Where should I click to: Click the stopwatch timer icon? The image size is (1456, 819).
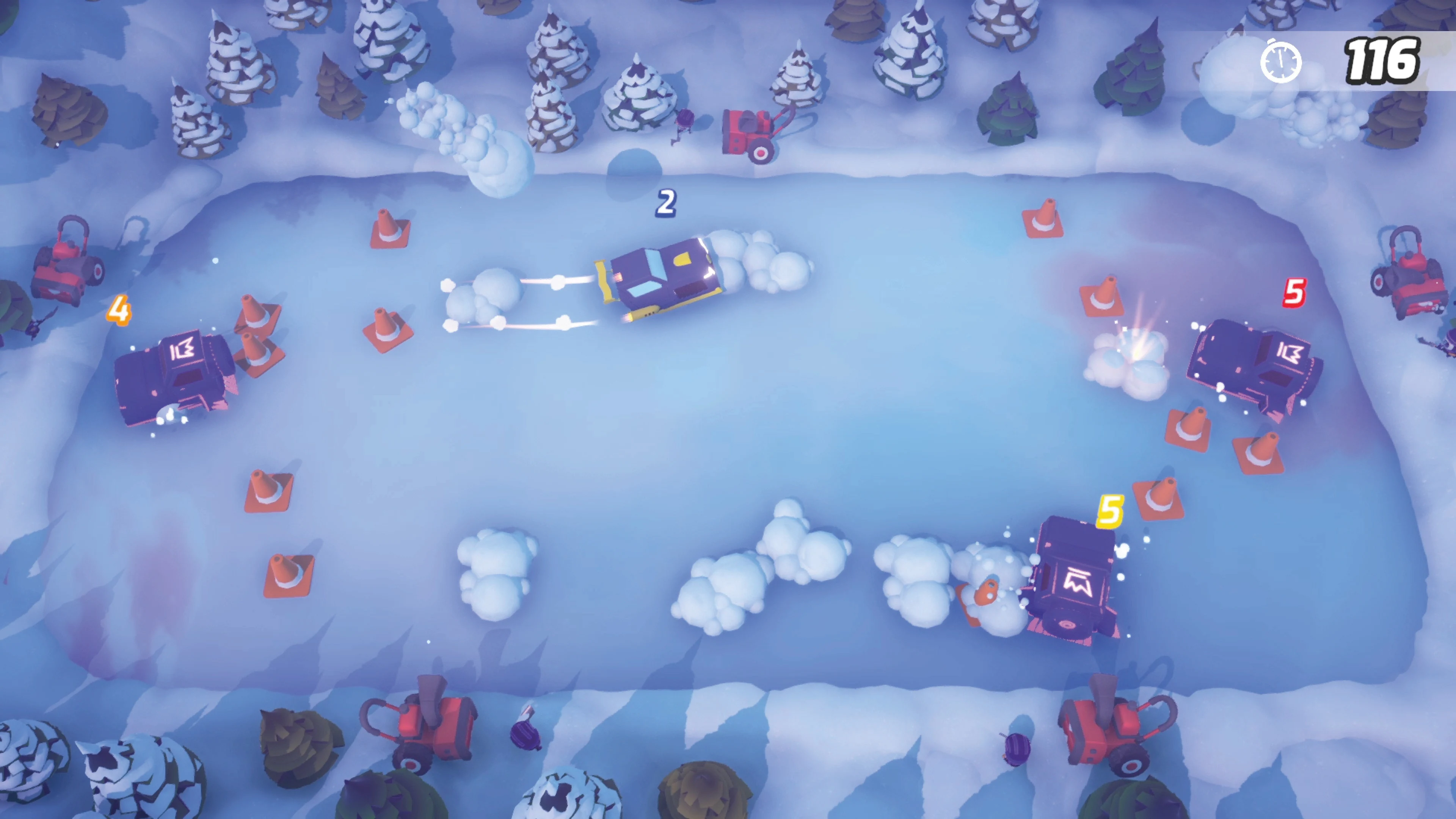pos(1281,62)
